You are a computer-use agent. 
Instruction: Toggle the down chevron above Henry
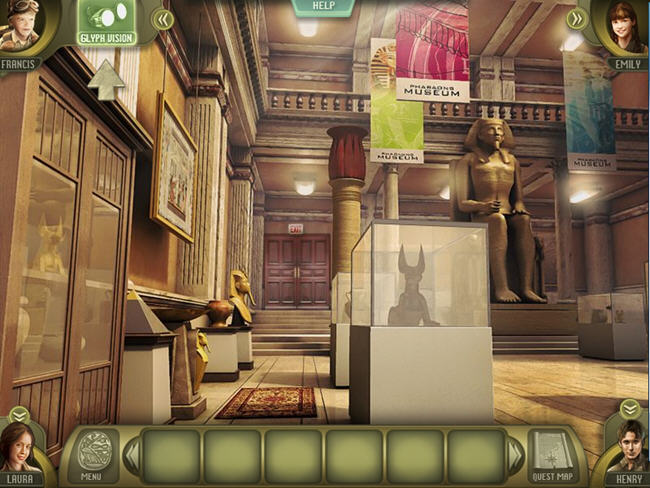tap(629, 408)
